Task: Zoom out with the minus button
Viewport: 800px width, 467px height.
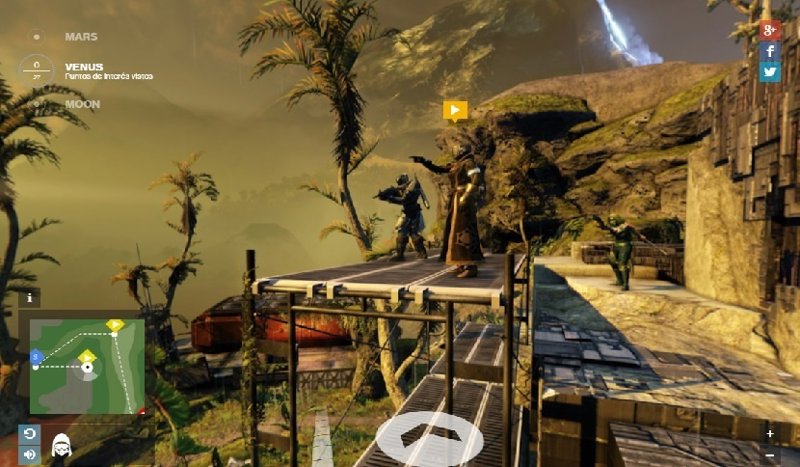Action: (769, 455)
